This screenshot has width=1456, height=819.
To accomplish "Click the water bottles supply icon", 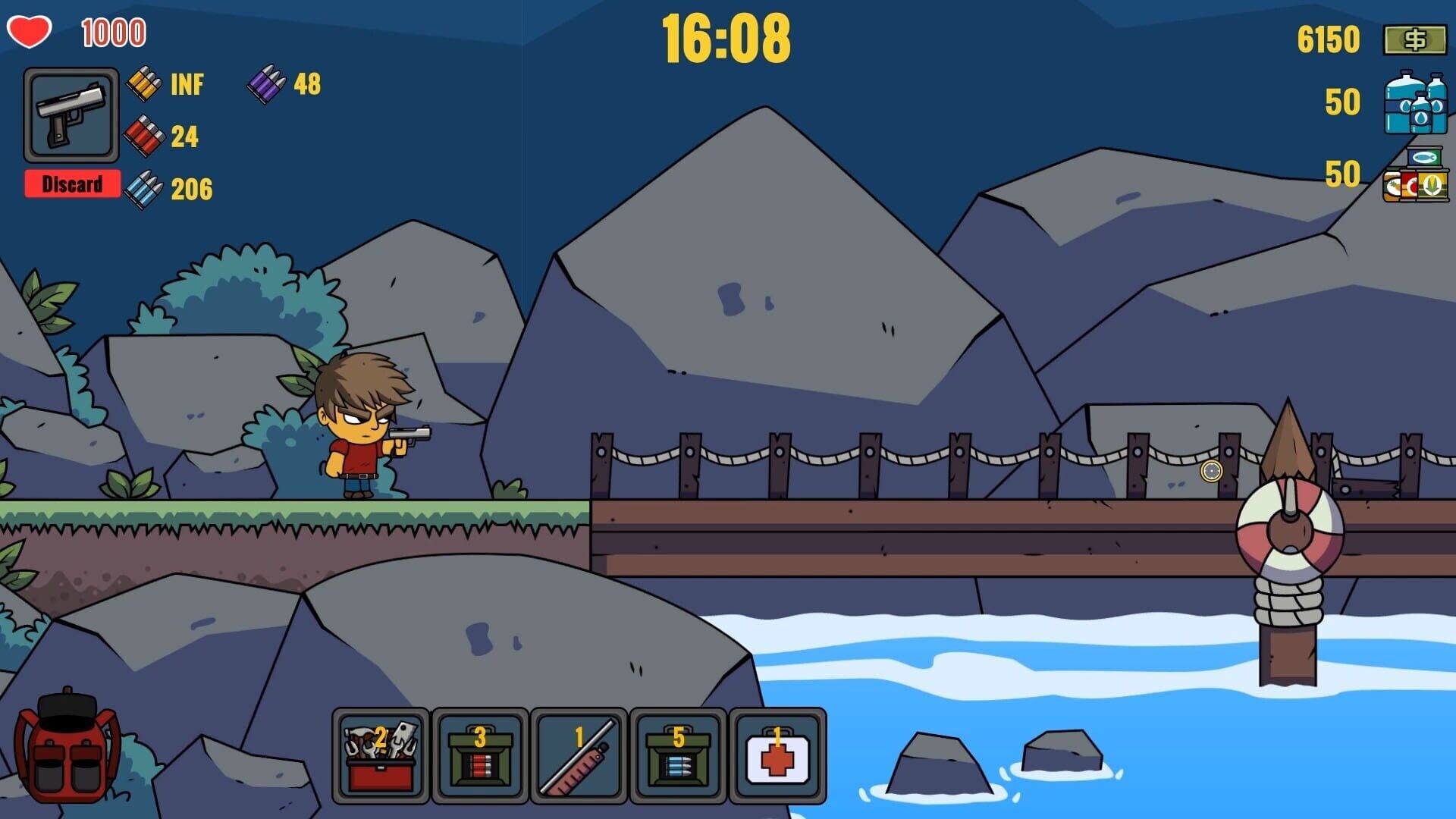I will [1415, 105].
